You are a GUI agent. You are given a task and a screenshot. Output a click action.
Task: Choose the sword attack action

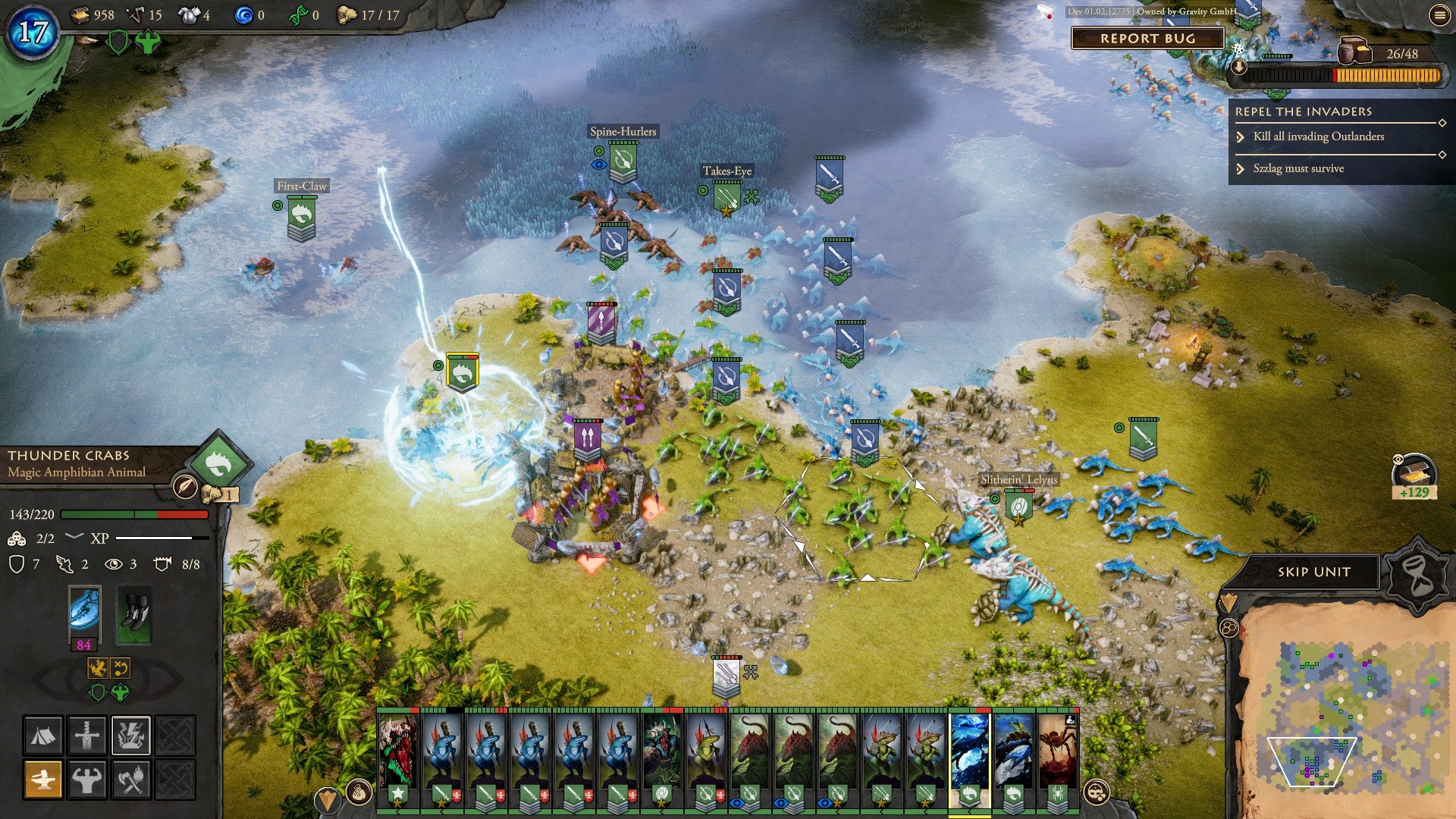(x=87, y=735)
